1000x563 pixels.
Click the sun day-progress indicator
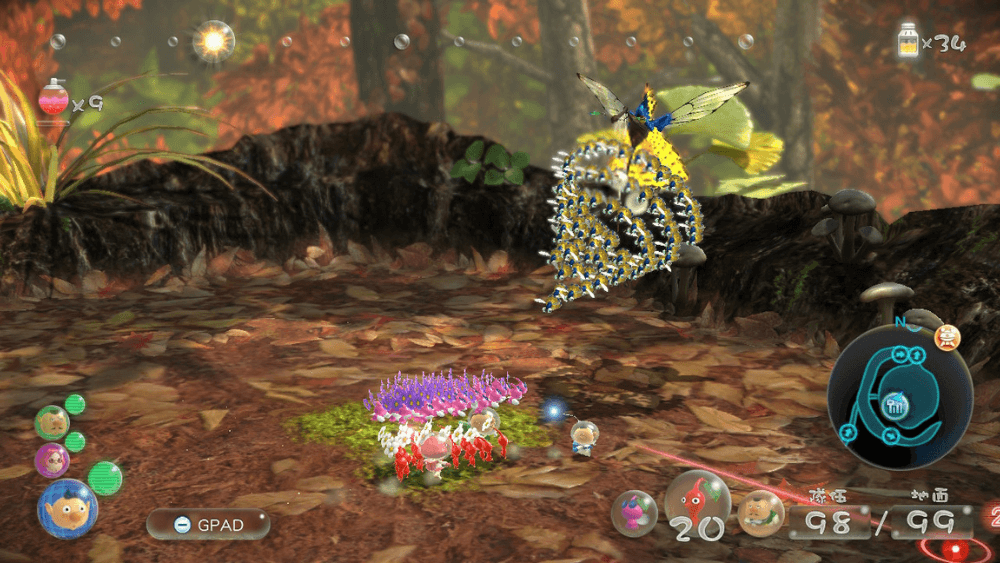[x=213, y=41]
